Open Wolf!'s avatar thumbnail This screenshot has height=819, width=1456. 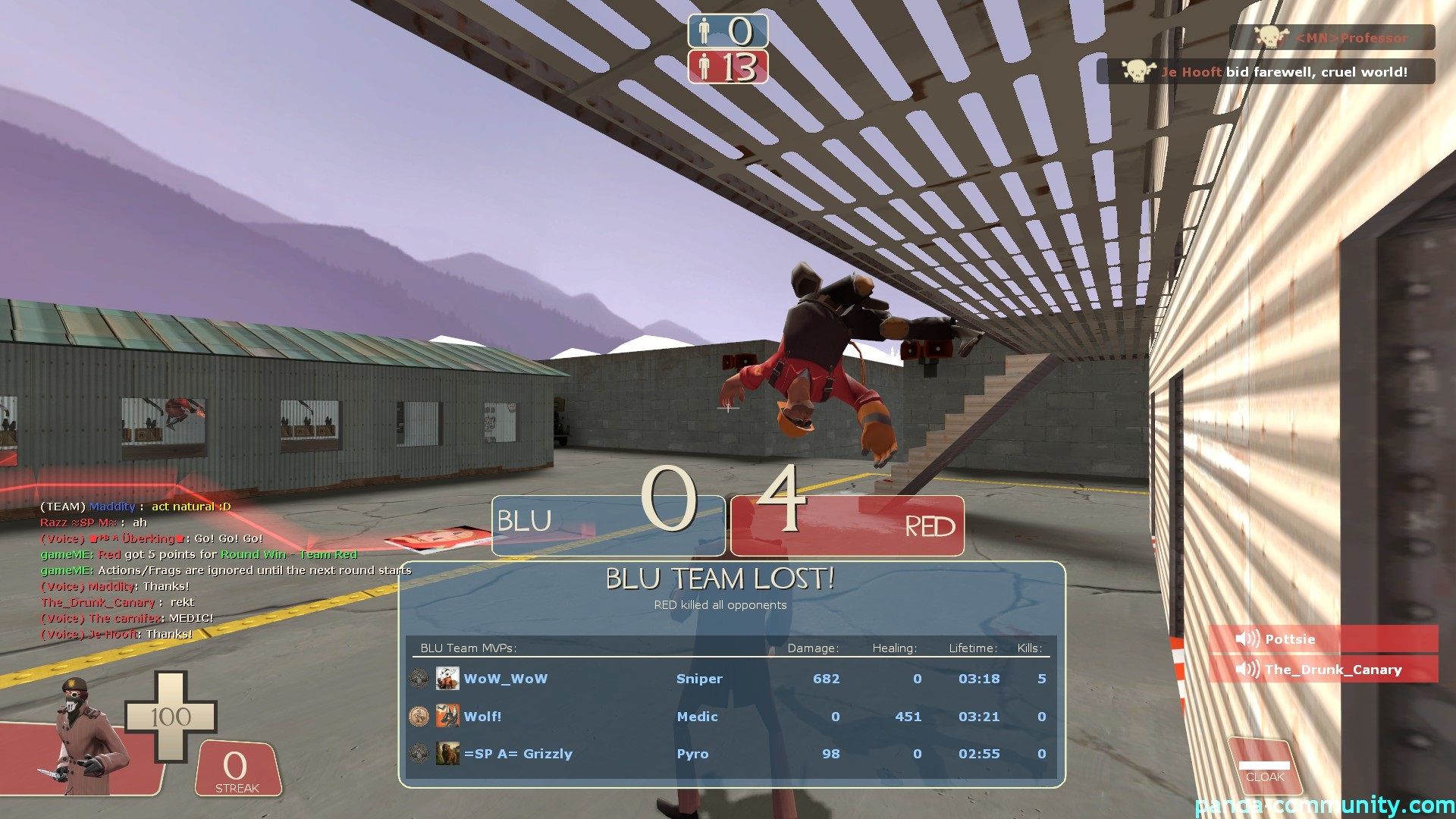[x=448, y=716]
